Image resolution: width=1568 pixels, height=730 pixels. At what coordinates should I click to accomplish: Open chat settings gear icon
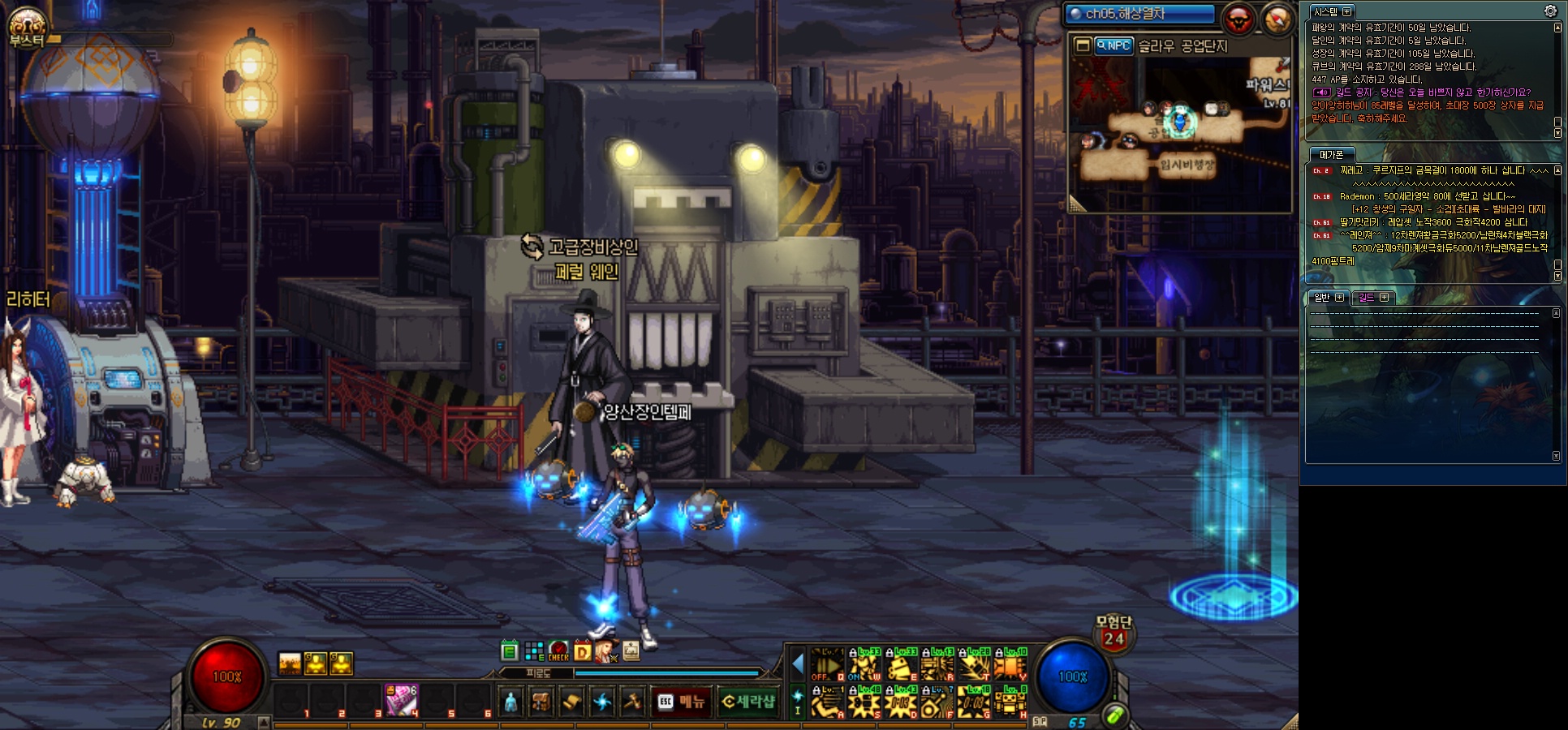click(x=1550, y=11)
